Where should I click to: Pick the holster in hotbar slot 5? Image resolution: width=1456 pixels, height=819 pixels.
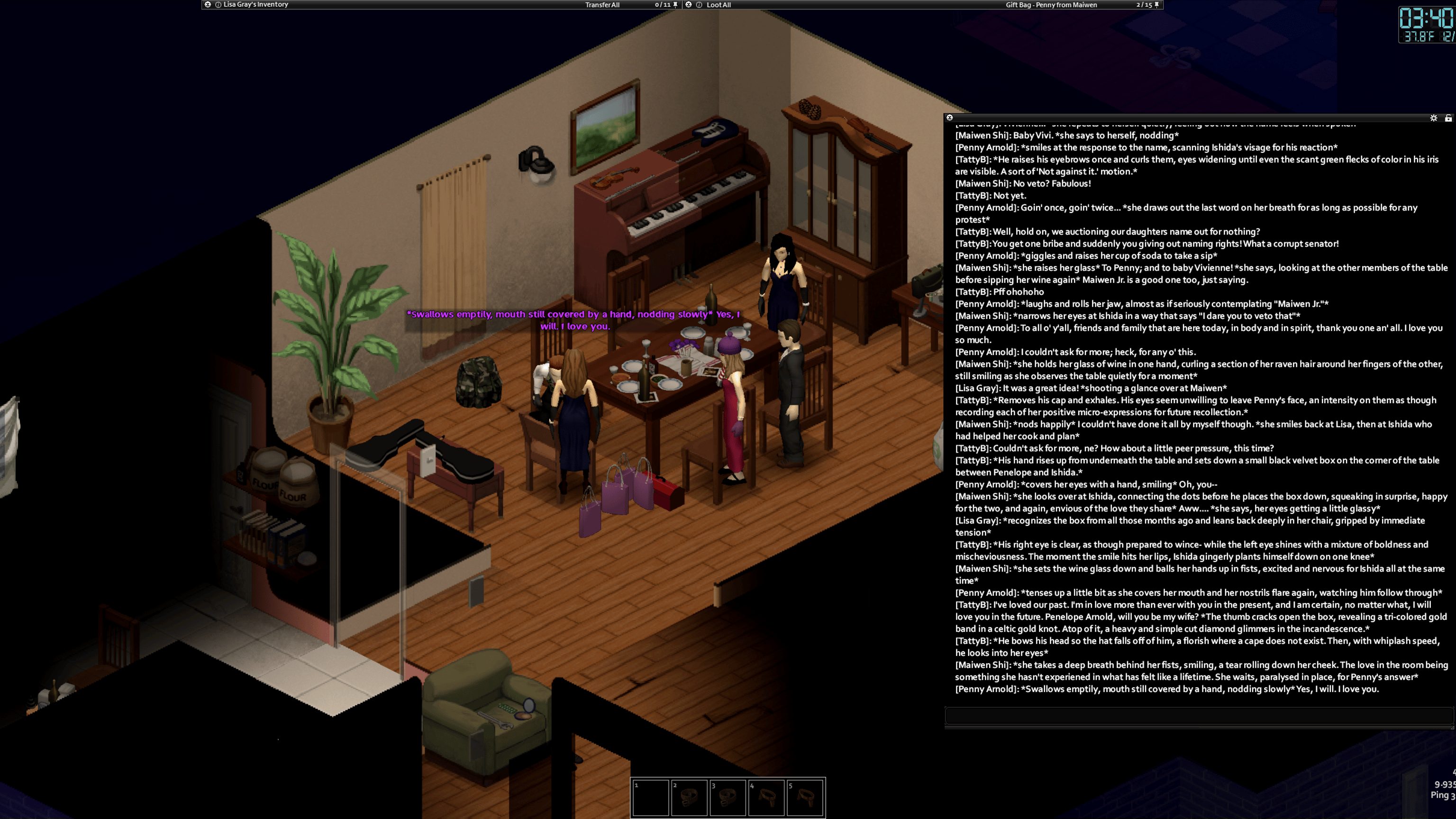click(x=805, y=798)
